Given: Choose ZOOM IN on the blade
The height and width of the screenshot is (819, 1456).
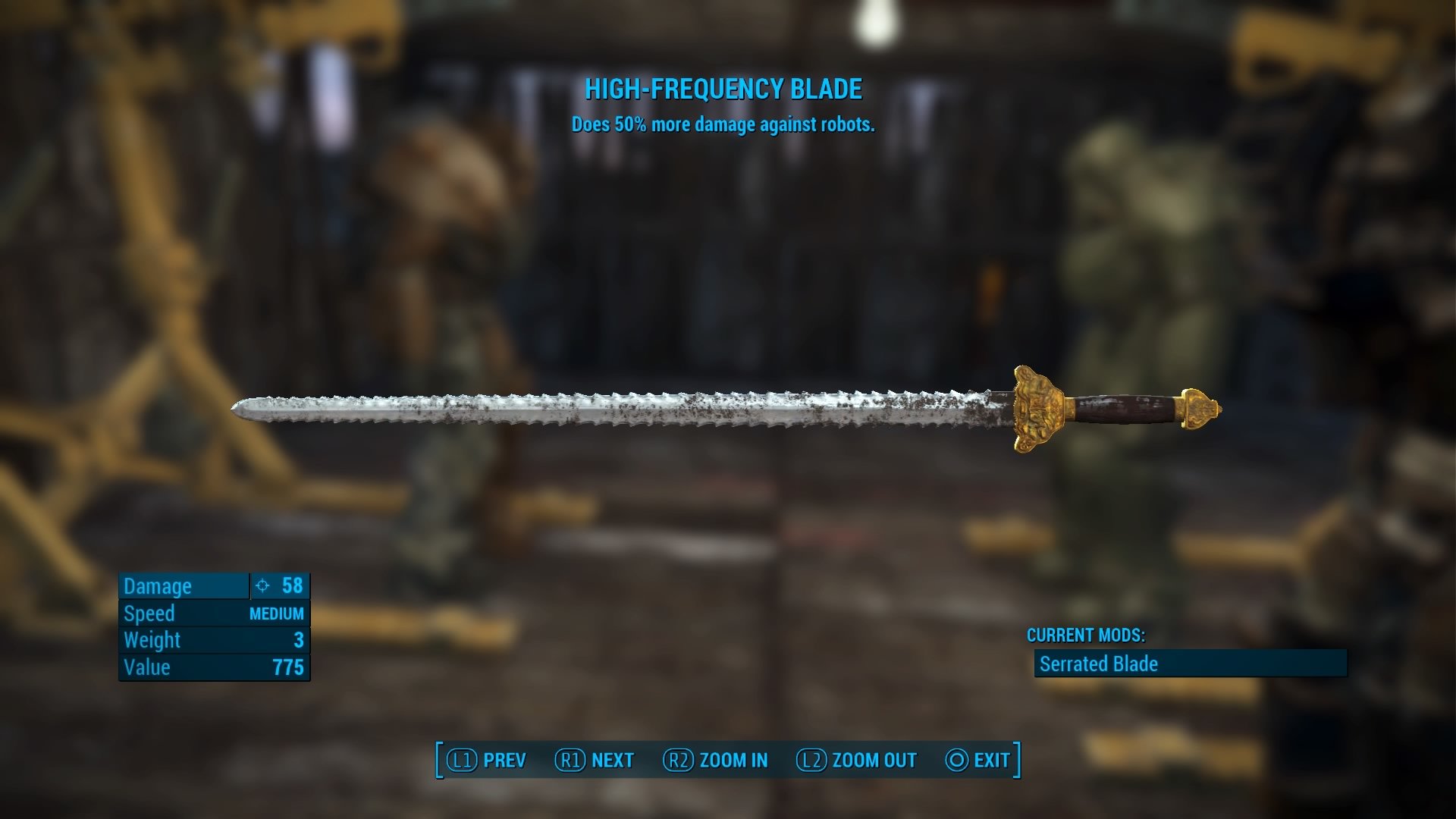Looking at the screenshot, I should click(x=716, y=760).
